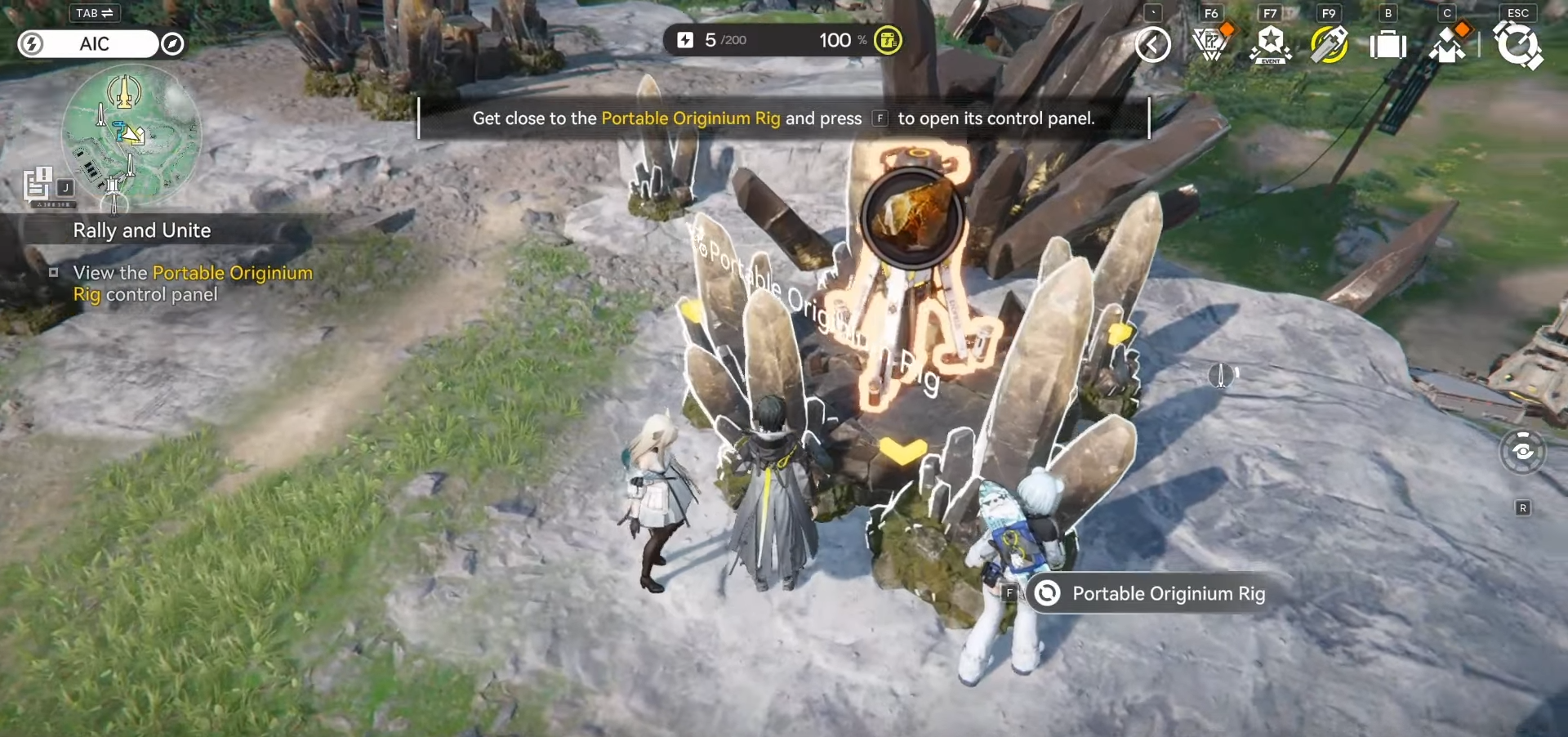Screen dimensions: 1568x737
Task: Select the Portable Originium Rig interaction prompt
Action: (x=1168, y=594)
